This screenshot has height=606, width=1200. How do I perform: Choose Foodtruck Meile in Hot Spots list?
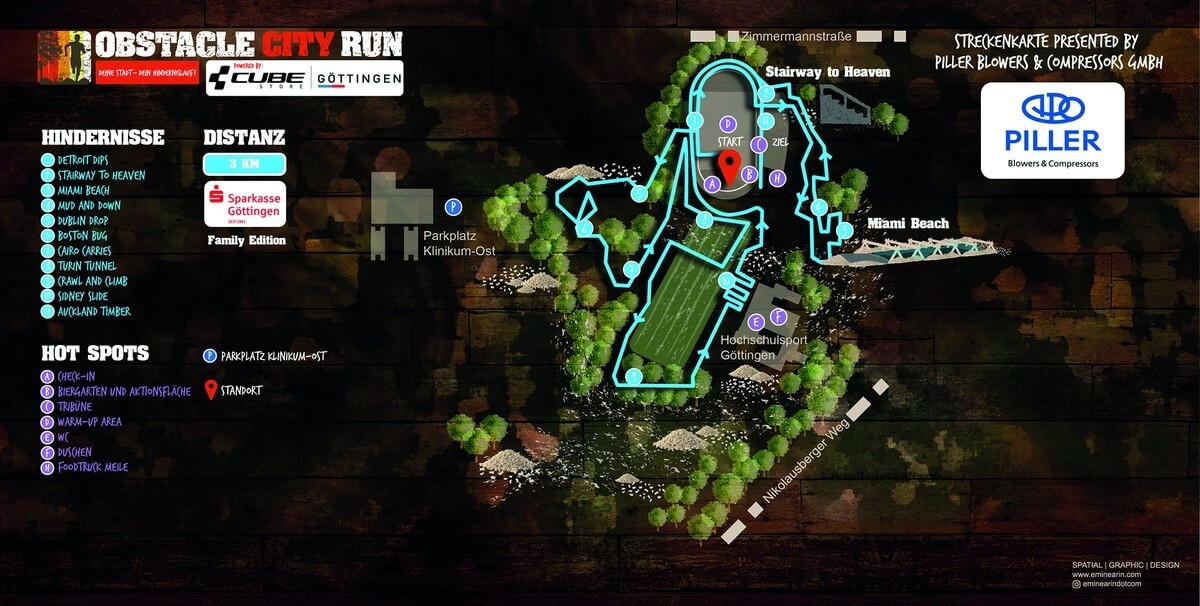pyautogui.click(x=92, y=467)
